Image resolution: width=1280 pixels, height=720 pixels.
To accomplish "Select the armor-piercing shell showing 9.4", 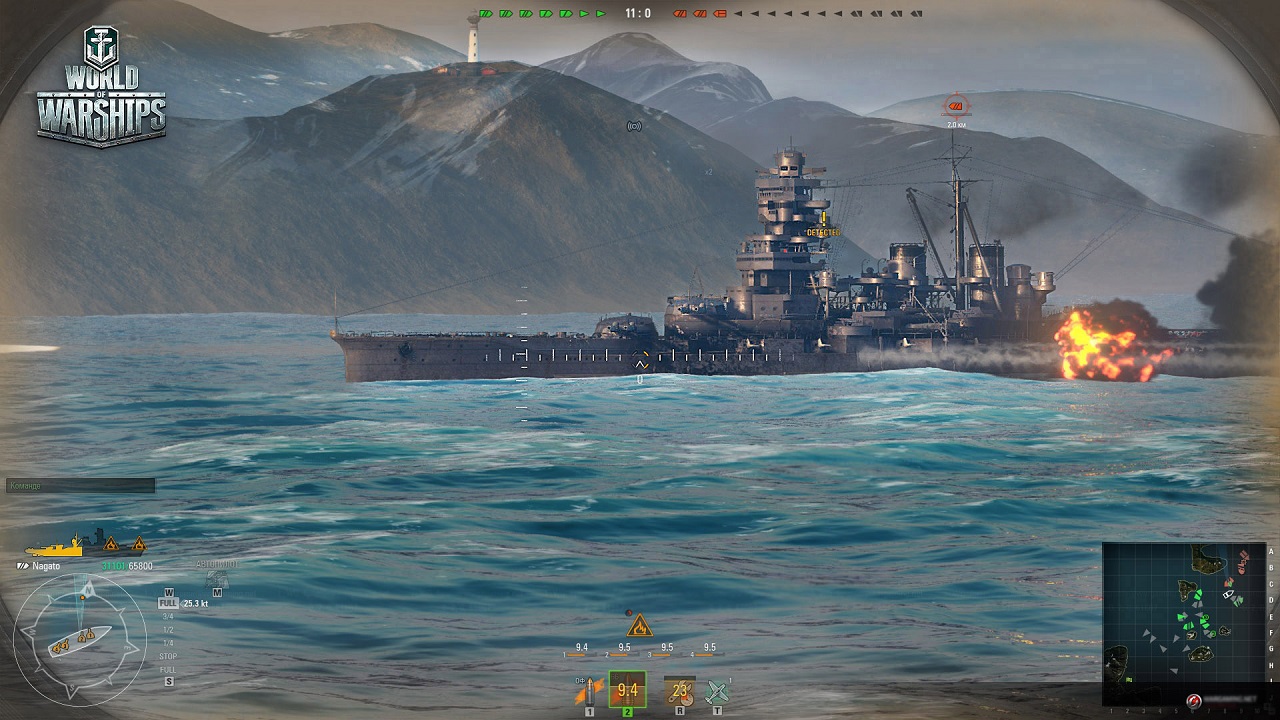I will (x=627, y=689).
